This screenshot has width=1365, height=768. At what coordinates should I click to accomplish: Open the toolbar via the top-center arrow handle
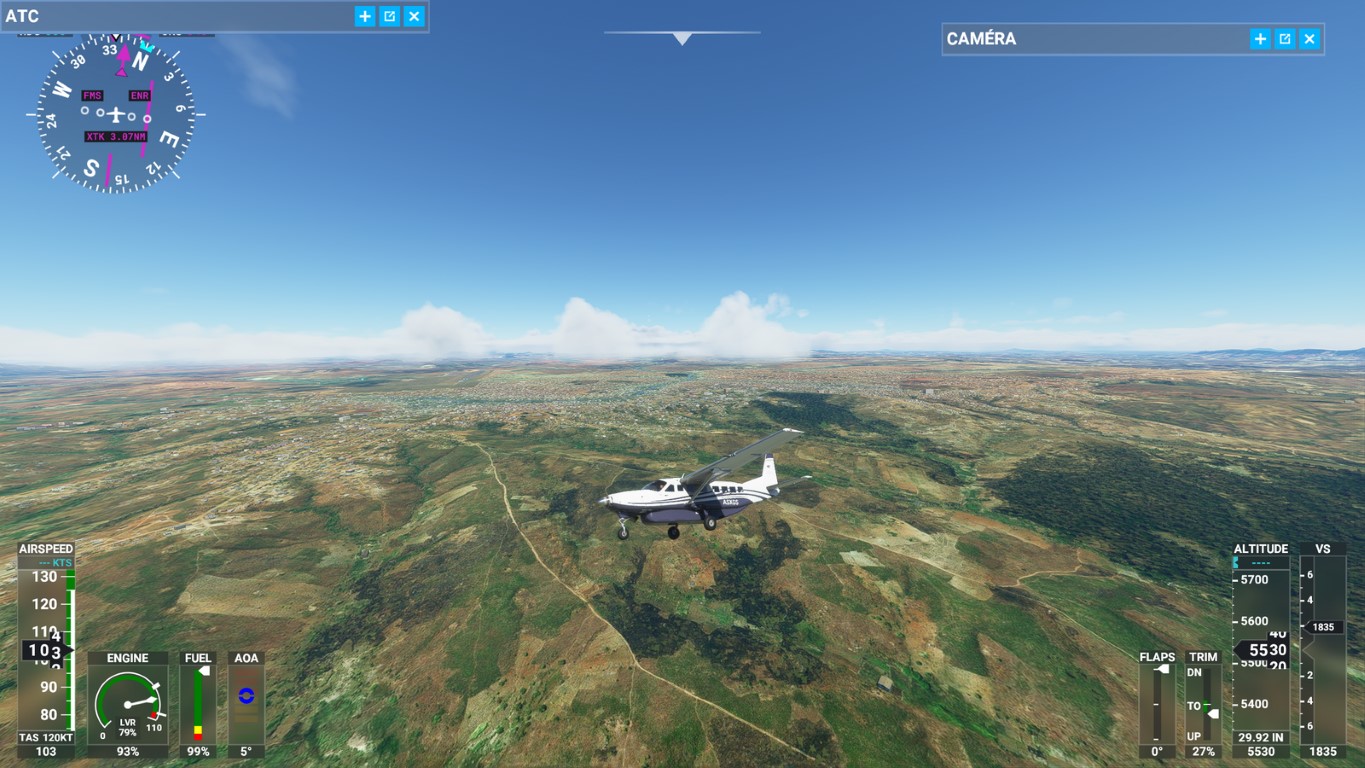(682, 38)
